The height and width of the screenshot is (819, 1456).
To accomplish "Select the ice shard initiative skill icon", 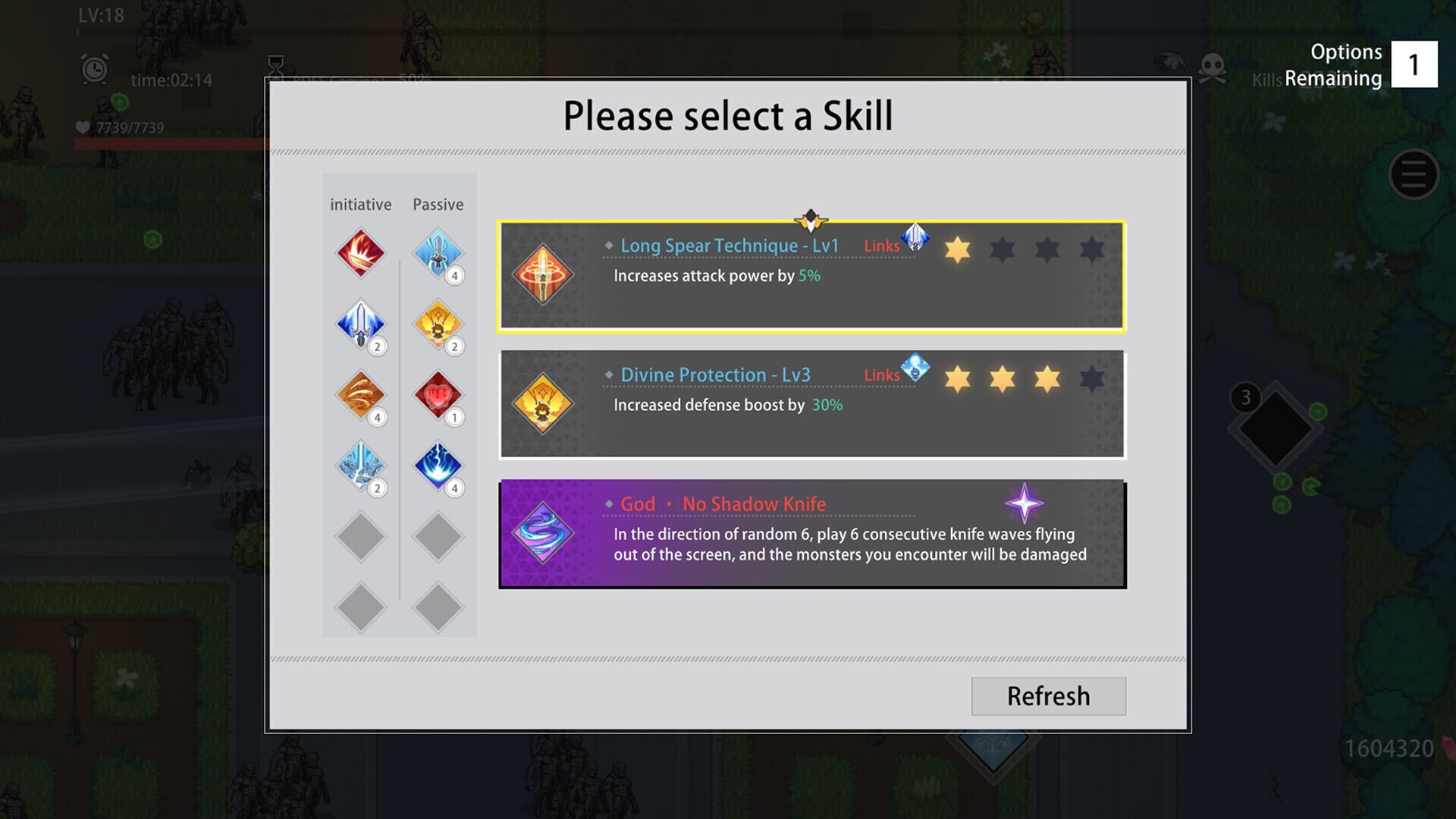I will coord(360,465).
